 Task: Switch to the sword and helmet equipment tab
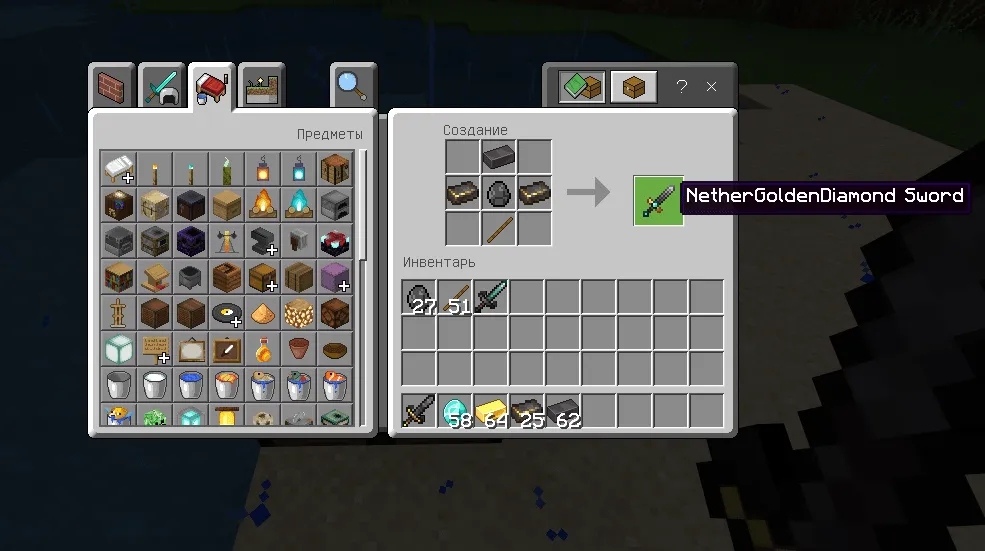pyautogui.click(x=161, y=87)
